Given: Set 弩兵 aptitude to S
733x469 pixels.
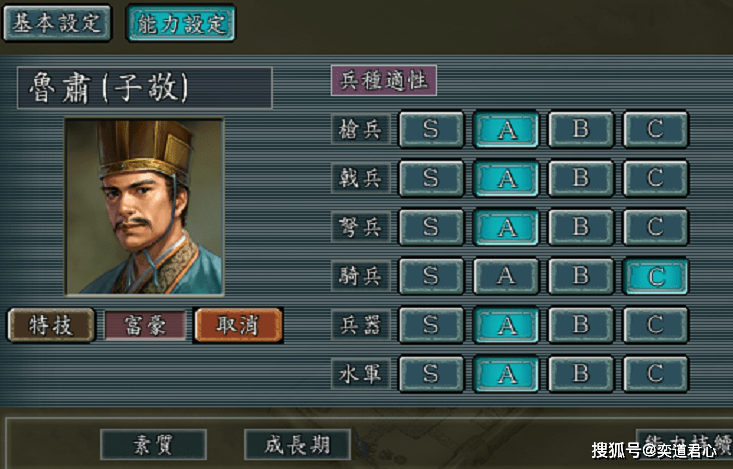Looking at the screenshot, I should pyautogui.click(x=431, y=227).
